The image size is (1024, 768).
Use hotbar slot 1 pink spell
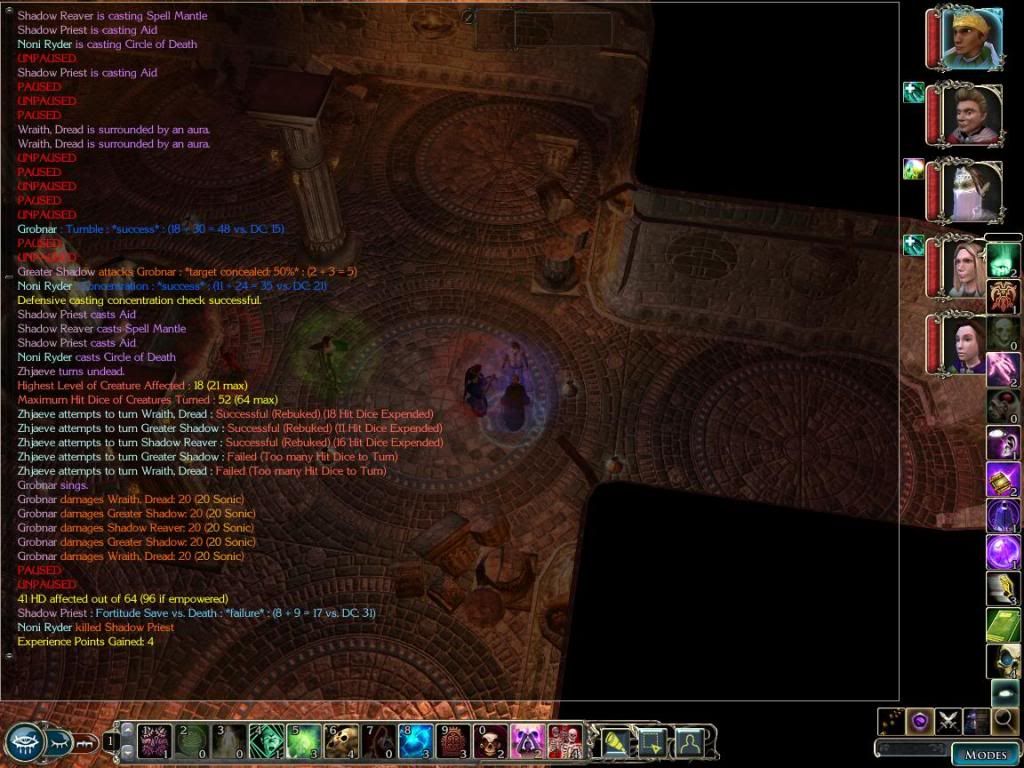click(156, 741)
